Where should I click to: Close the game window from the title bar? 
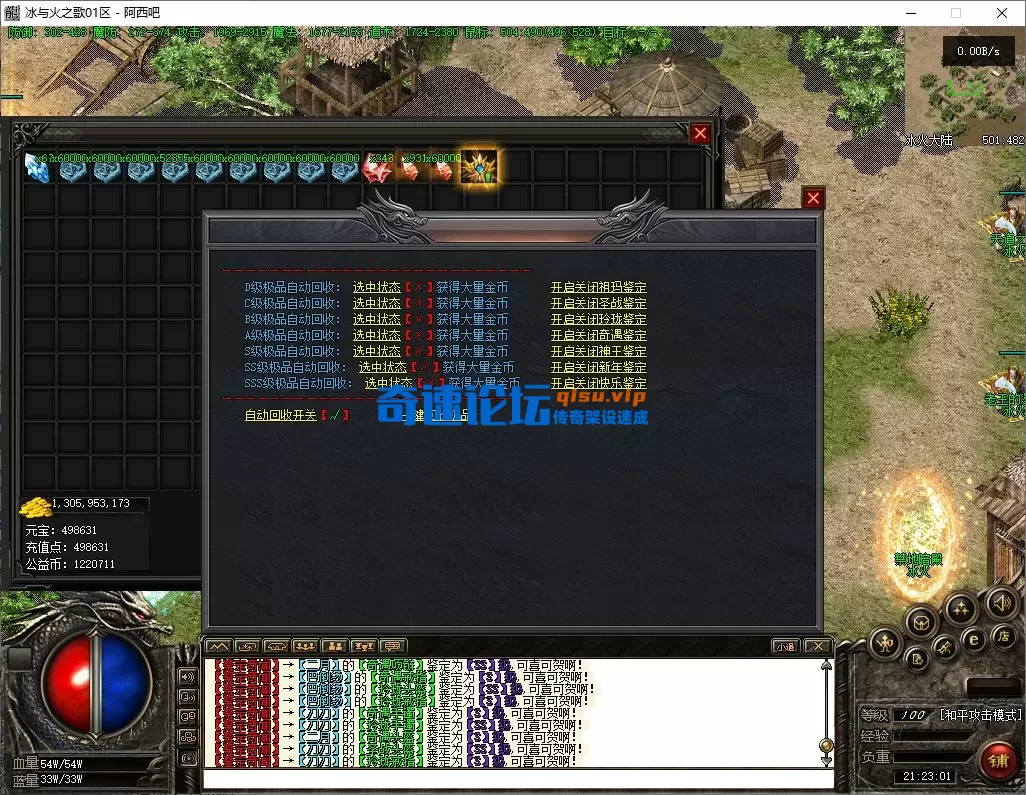1002,13
